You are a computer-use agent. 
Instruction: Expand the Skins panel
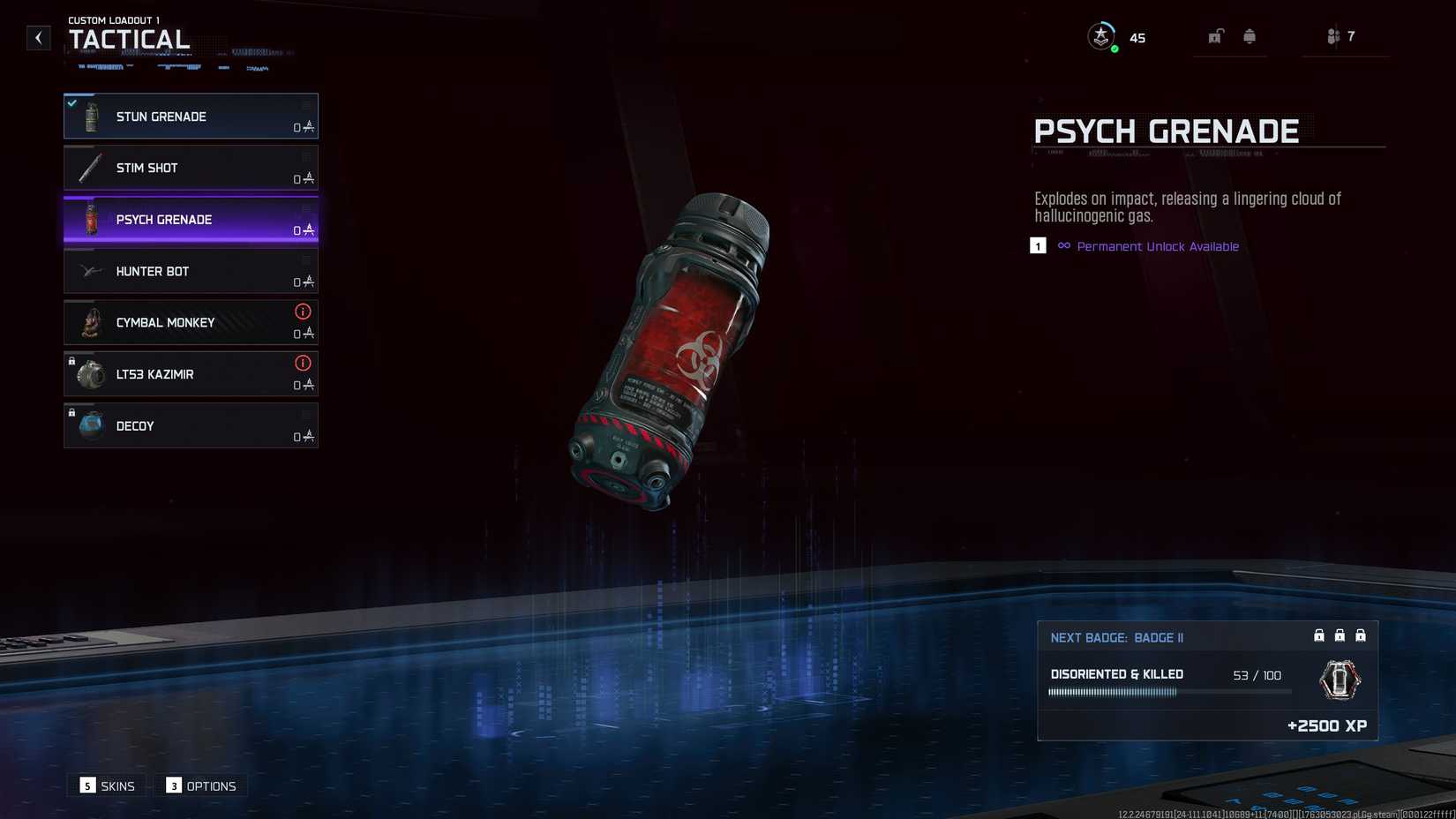pyautogui.click(x=106, y=785)
